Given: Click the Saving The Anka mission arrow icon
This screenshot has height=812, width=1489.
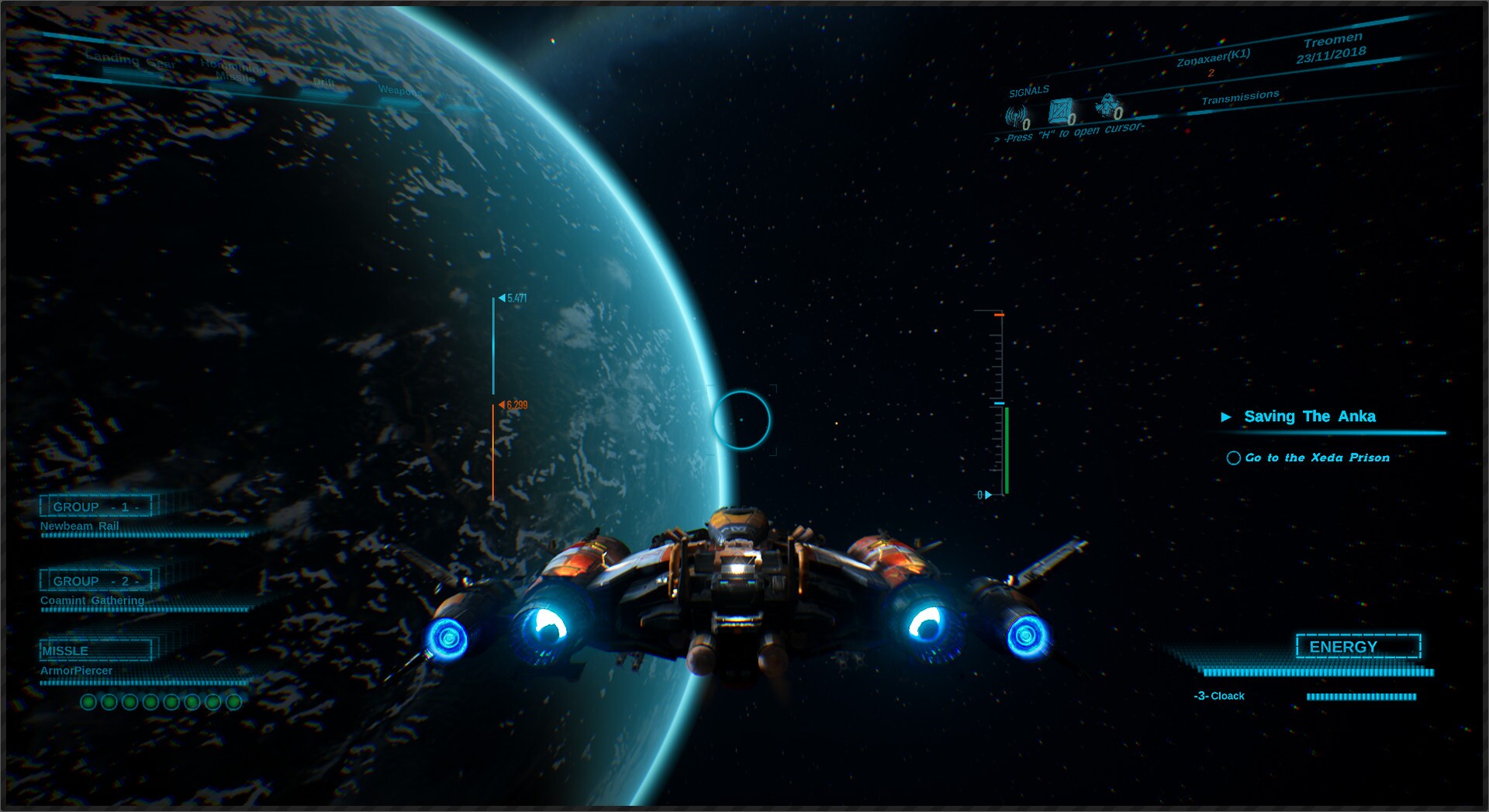Looking at the screenshot, I should point(1228,416).
